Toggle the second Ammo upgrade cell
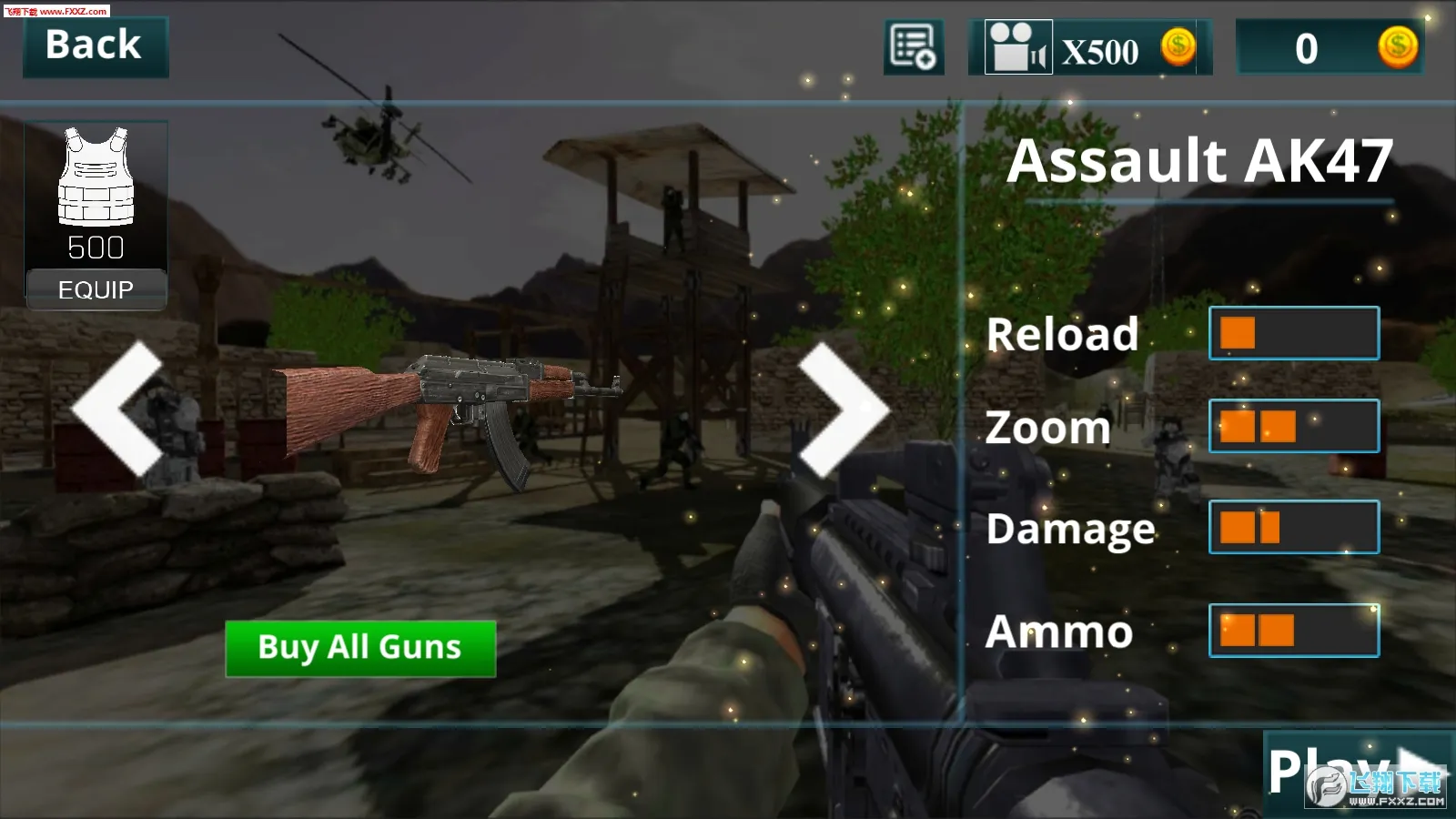The height and width of the screenshot is (819, 1456). [x=1278, y=630]
